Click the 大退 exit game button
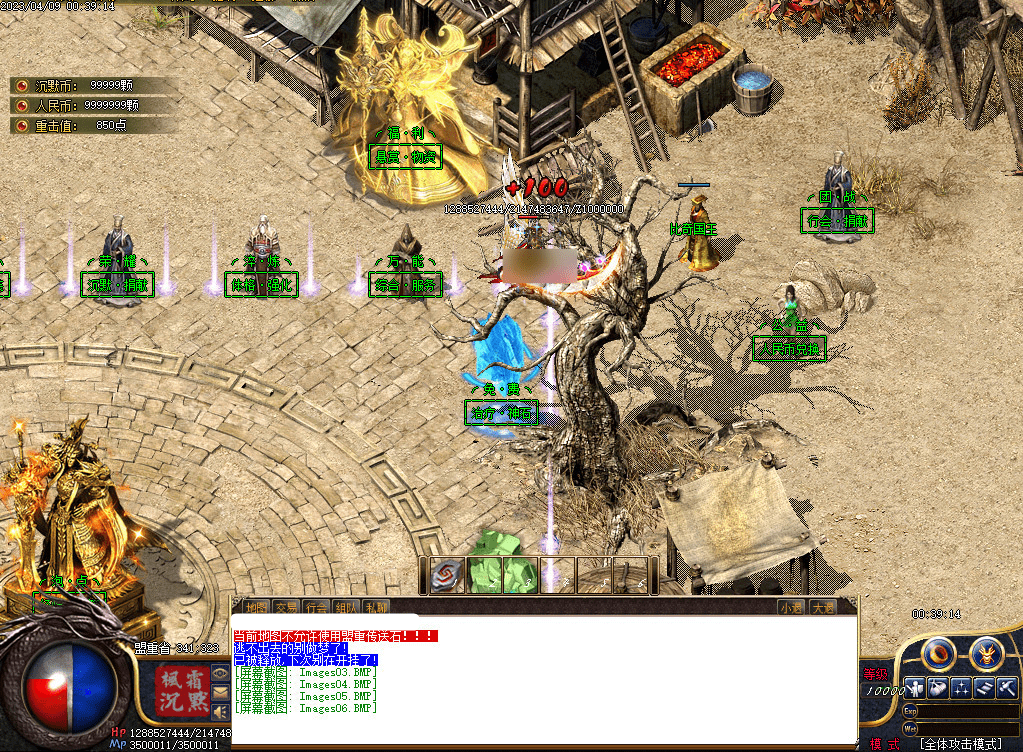Image resolution: width=1023 pixels, height=752 pixels. click(x=823, y=606)
